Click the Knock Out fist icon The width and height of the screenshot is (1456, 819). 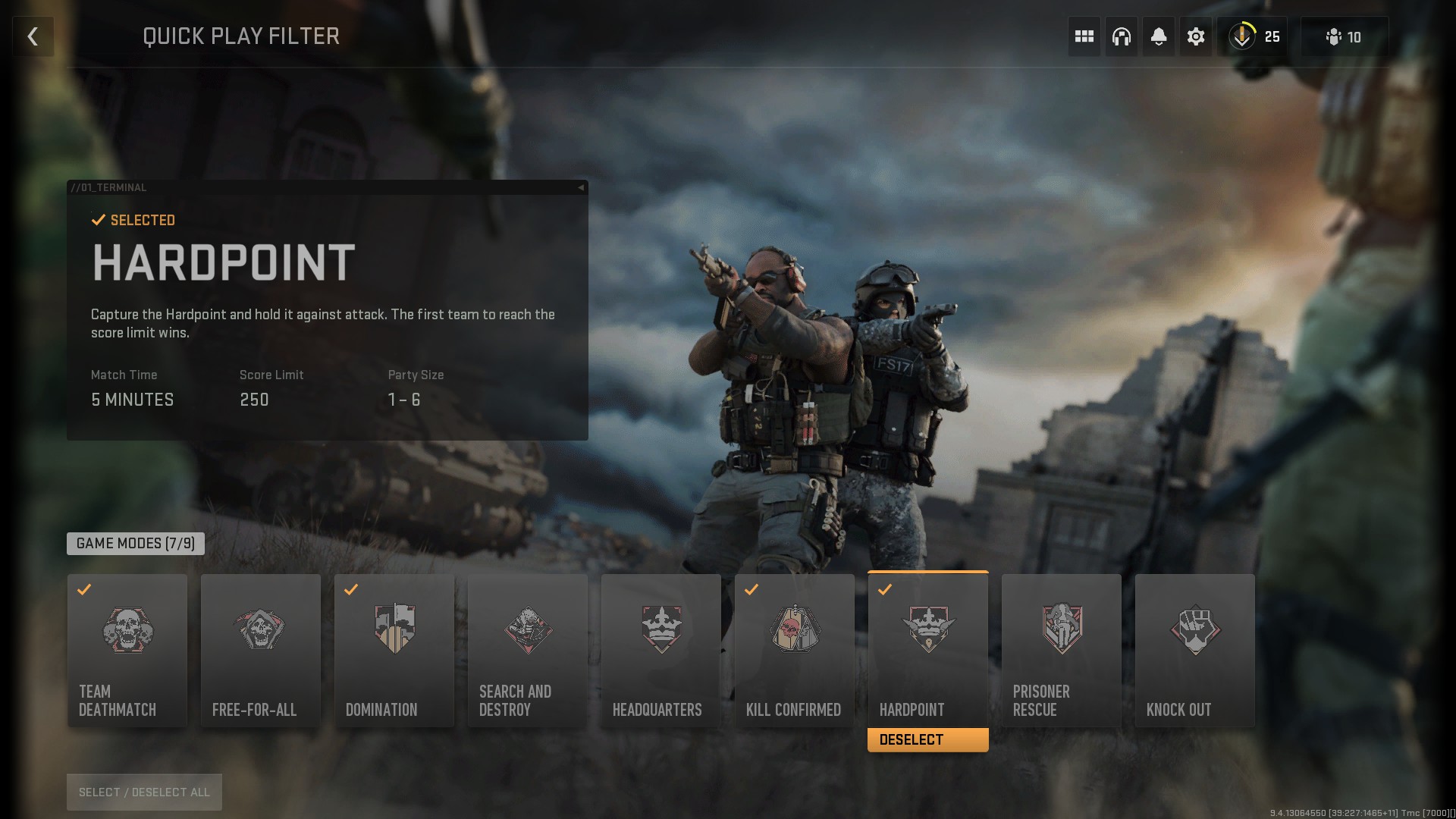click(x=1194, y=630)
